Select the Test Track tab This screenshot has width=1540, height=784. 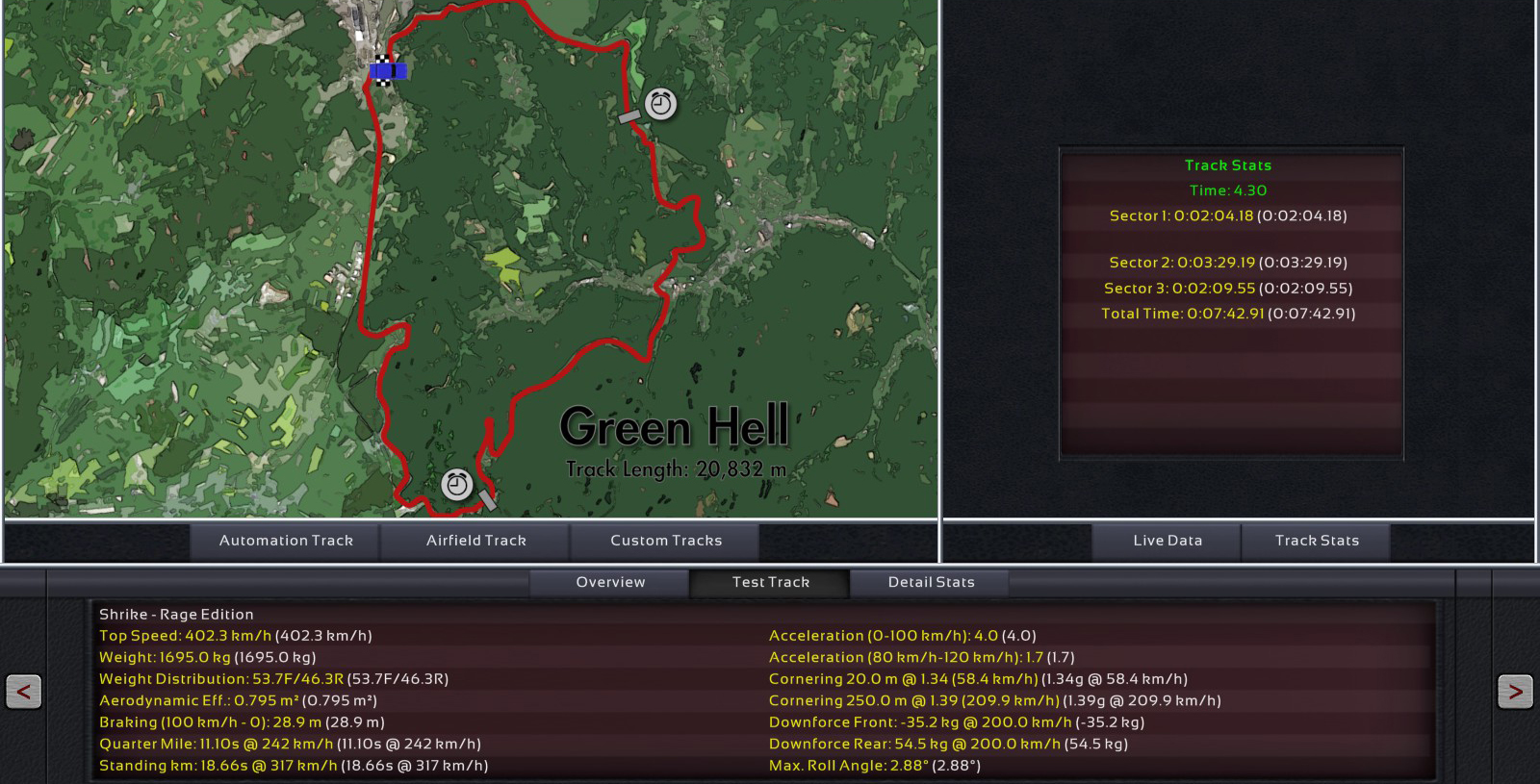click(x=770, y=582)
